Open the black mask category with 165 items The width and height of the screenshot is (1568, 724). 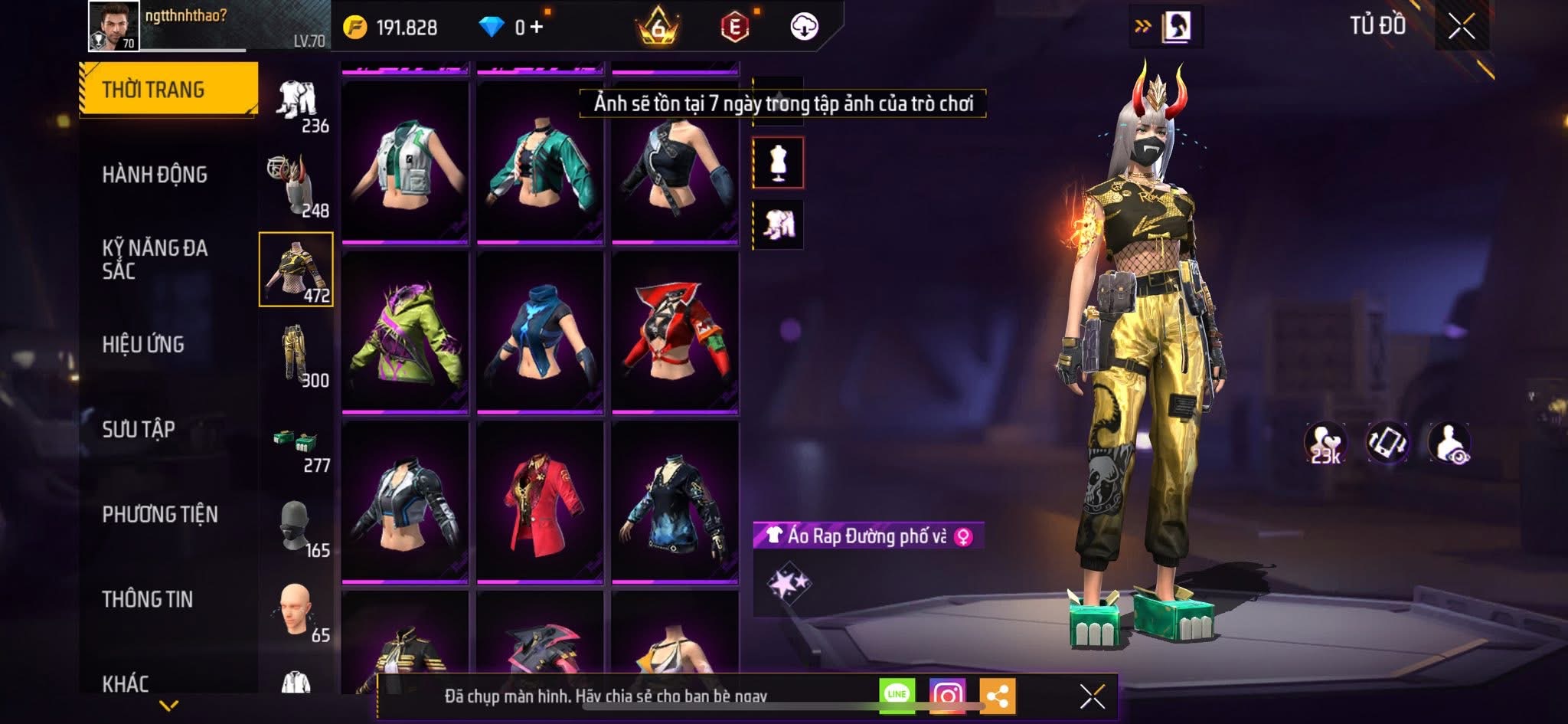pos(297,527)
